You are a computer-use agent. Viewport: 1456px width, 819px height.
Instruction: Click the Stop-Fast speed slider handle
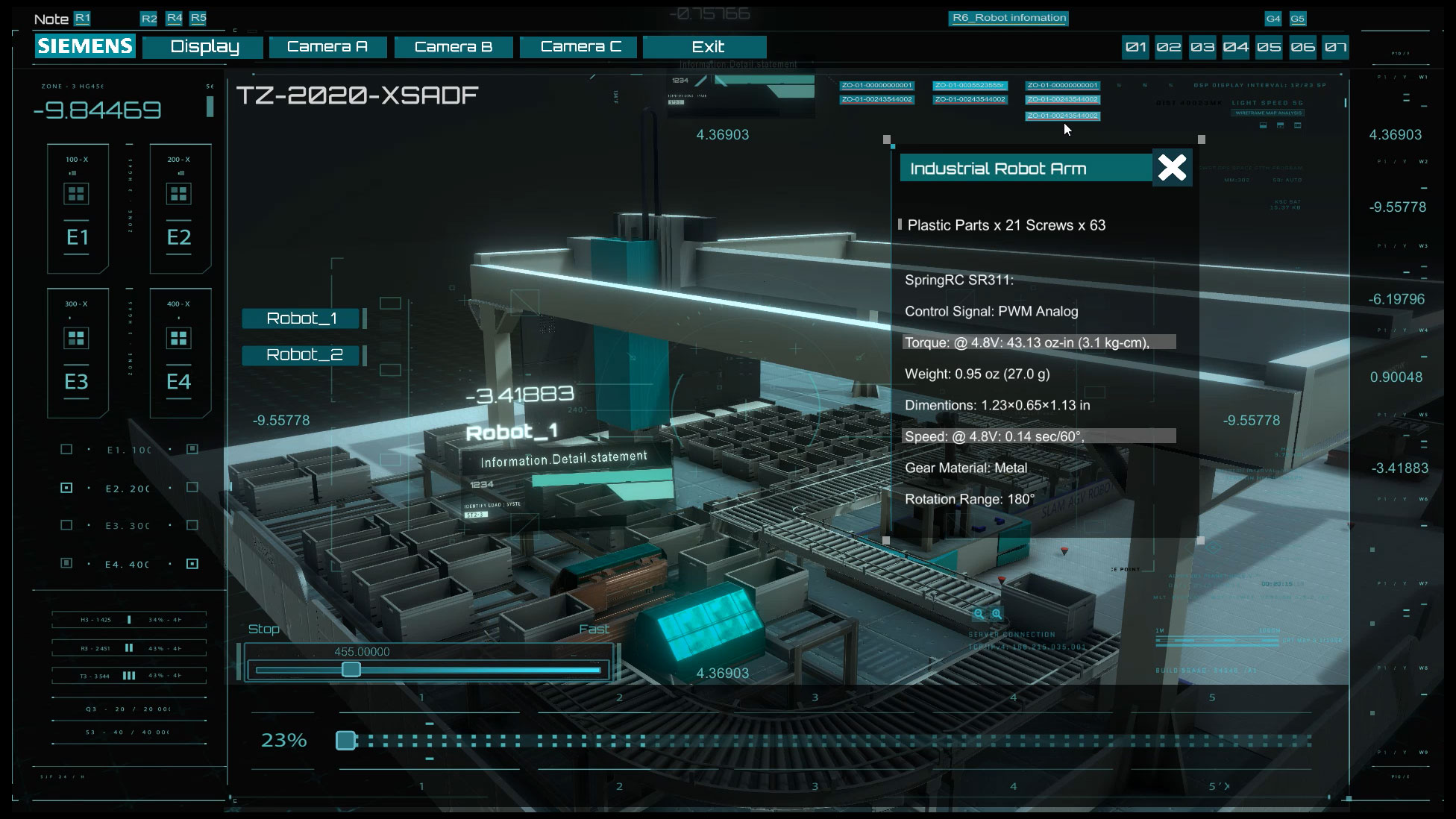351,670
